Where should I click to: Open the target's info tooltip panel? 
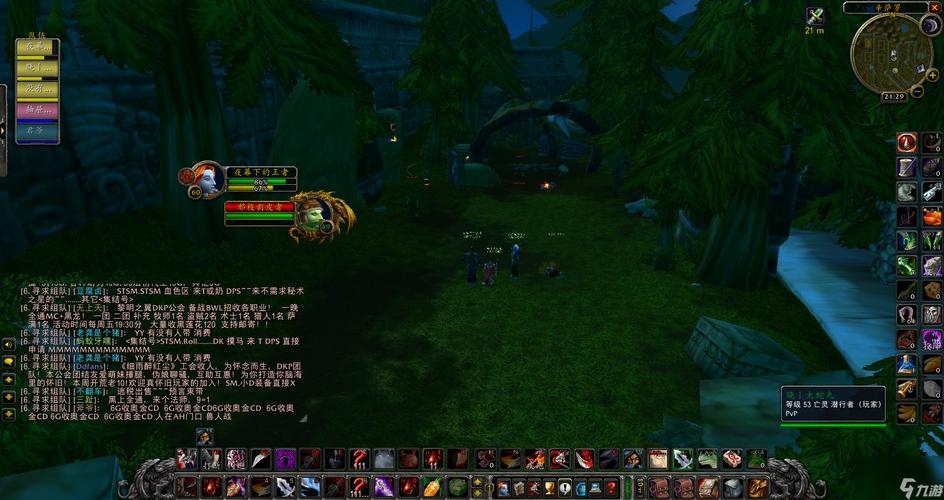coord(833,404)
